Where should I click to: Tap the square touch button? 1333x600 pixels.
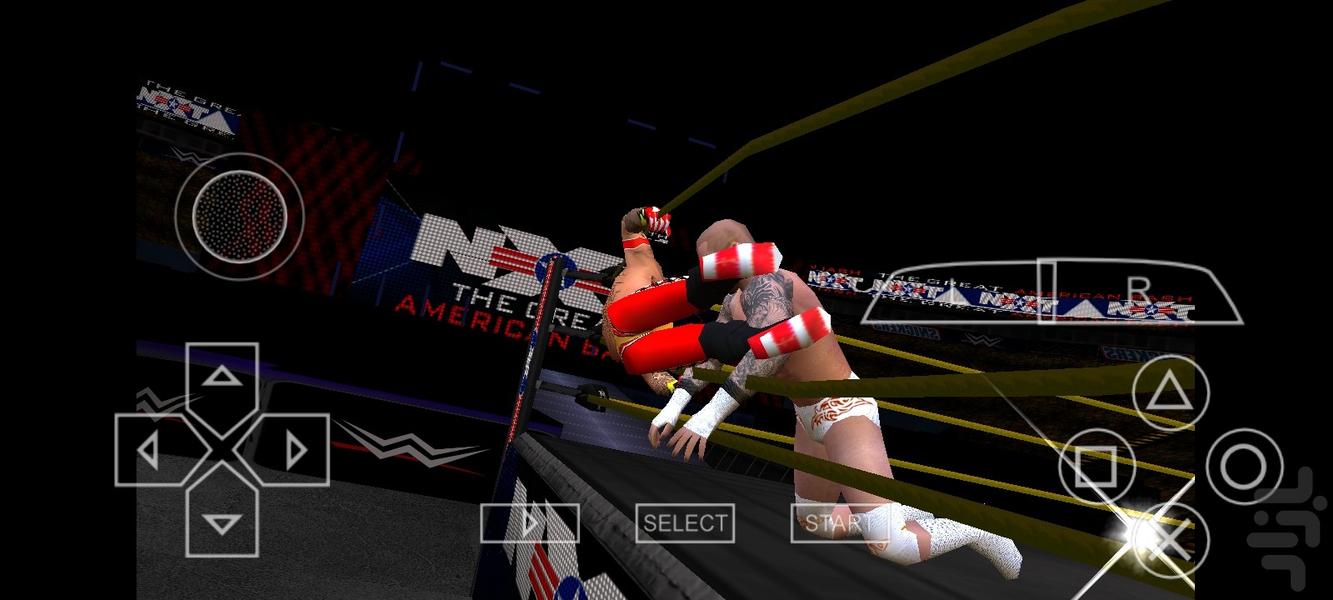pos(1097,466)
